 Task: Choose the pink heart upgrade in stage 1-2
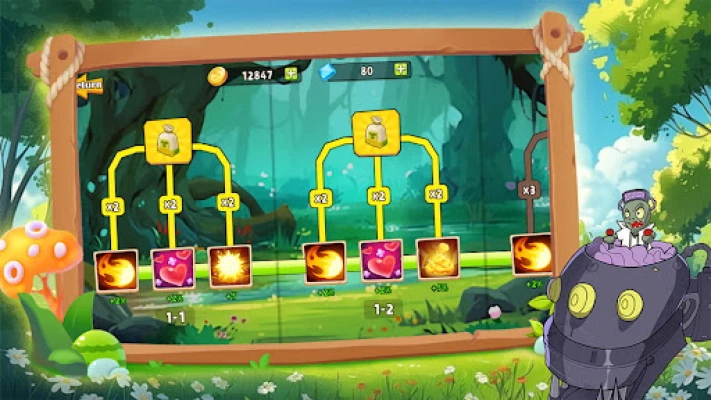(381, 260)
